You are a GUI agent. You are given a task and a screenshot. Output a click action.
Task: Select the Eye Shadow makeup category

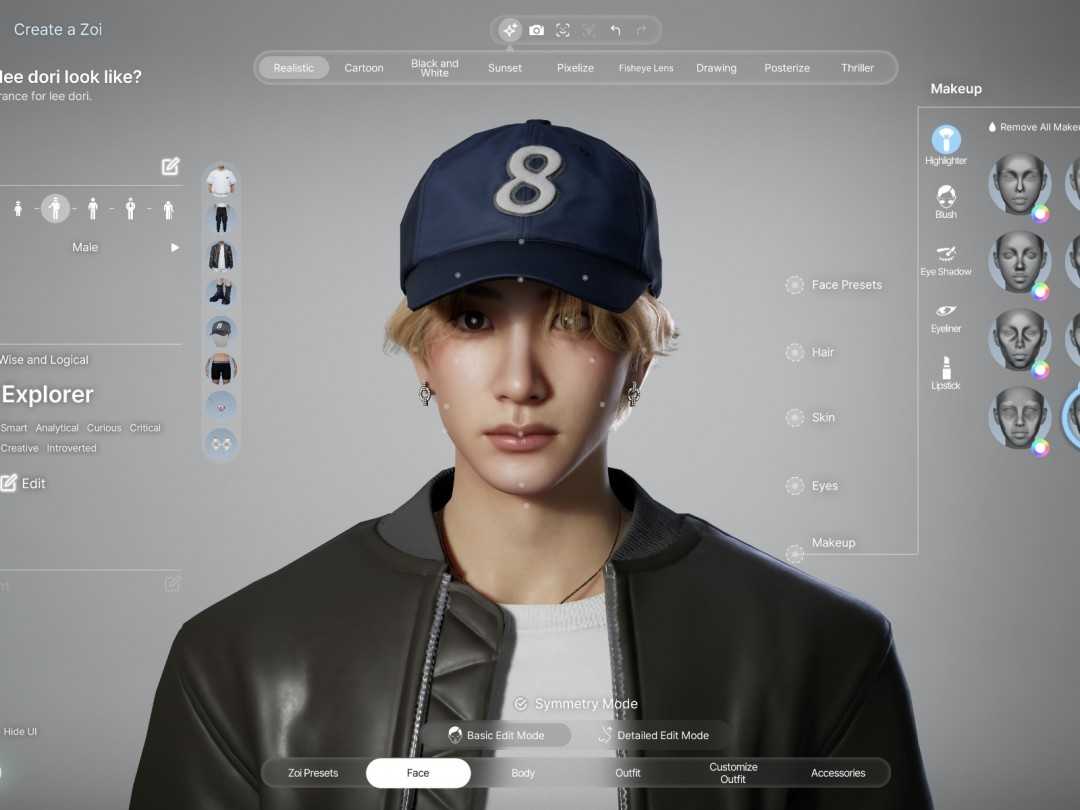tap(946, 258)
